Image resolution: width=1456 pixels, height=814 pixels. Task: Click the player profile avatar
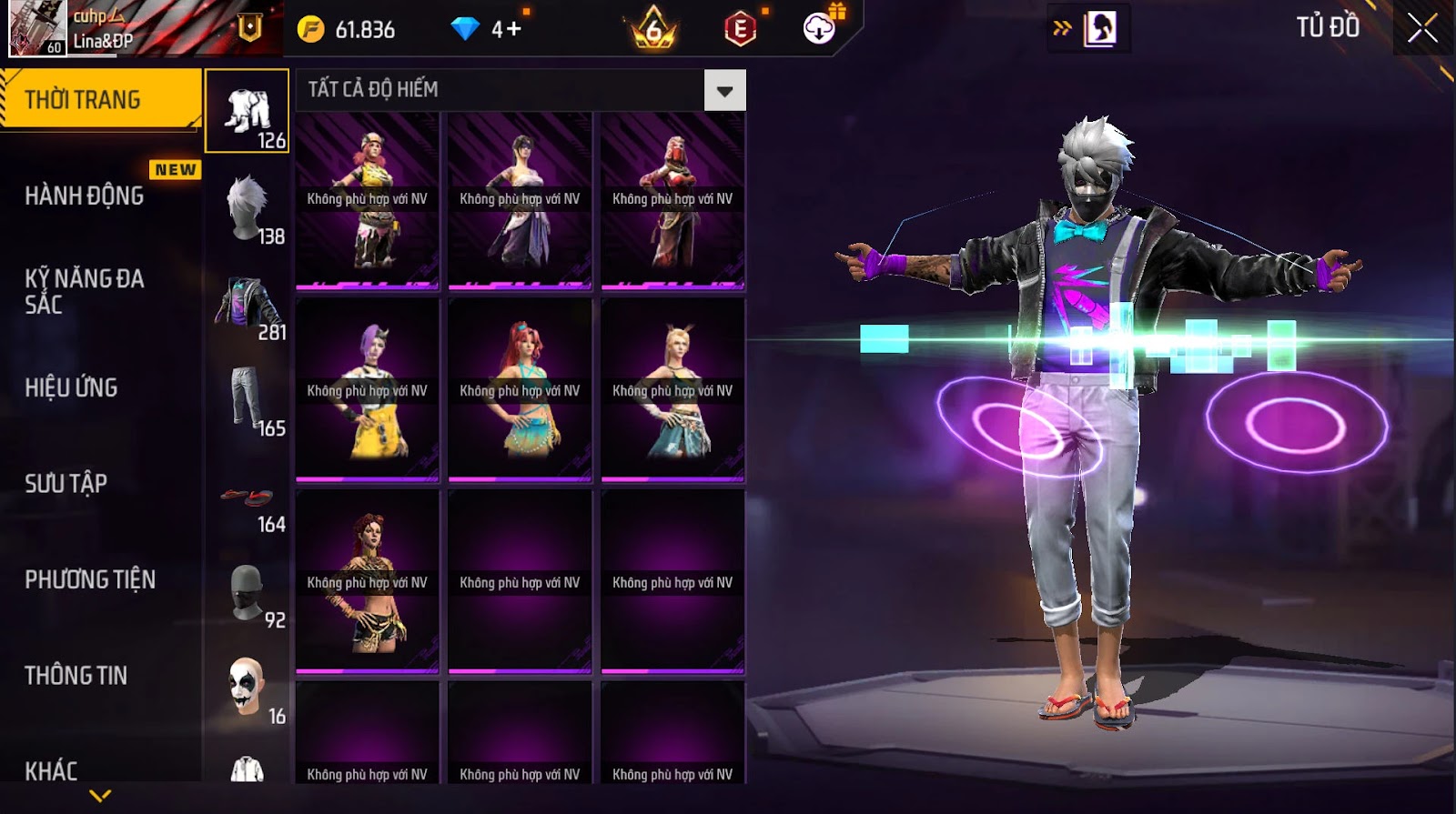[x=37, y=28]
